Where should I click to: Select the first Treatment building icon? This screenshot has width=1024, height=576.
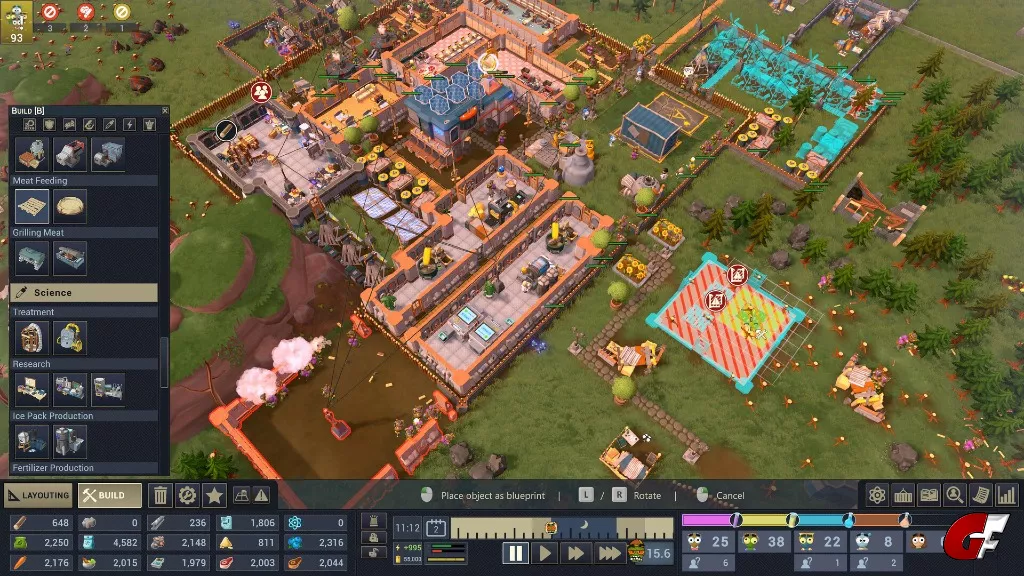(x=32, y=337)
